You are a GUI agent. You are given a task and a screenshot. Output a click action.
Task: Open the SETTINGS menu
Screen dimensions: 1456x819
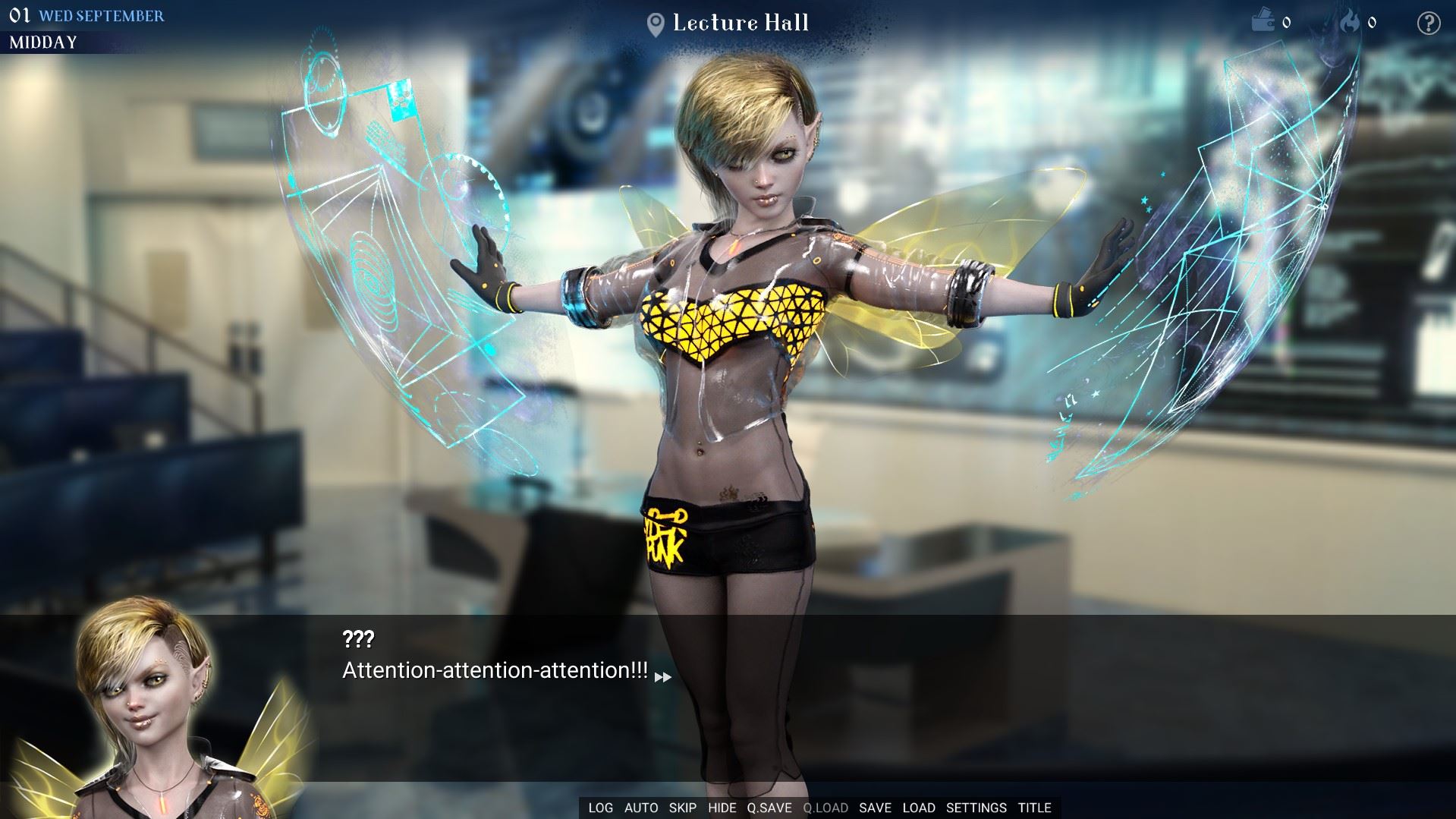(x=976, y=808)
